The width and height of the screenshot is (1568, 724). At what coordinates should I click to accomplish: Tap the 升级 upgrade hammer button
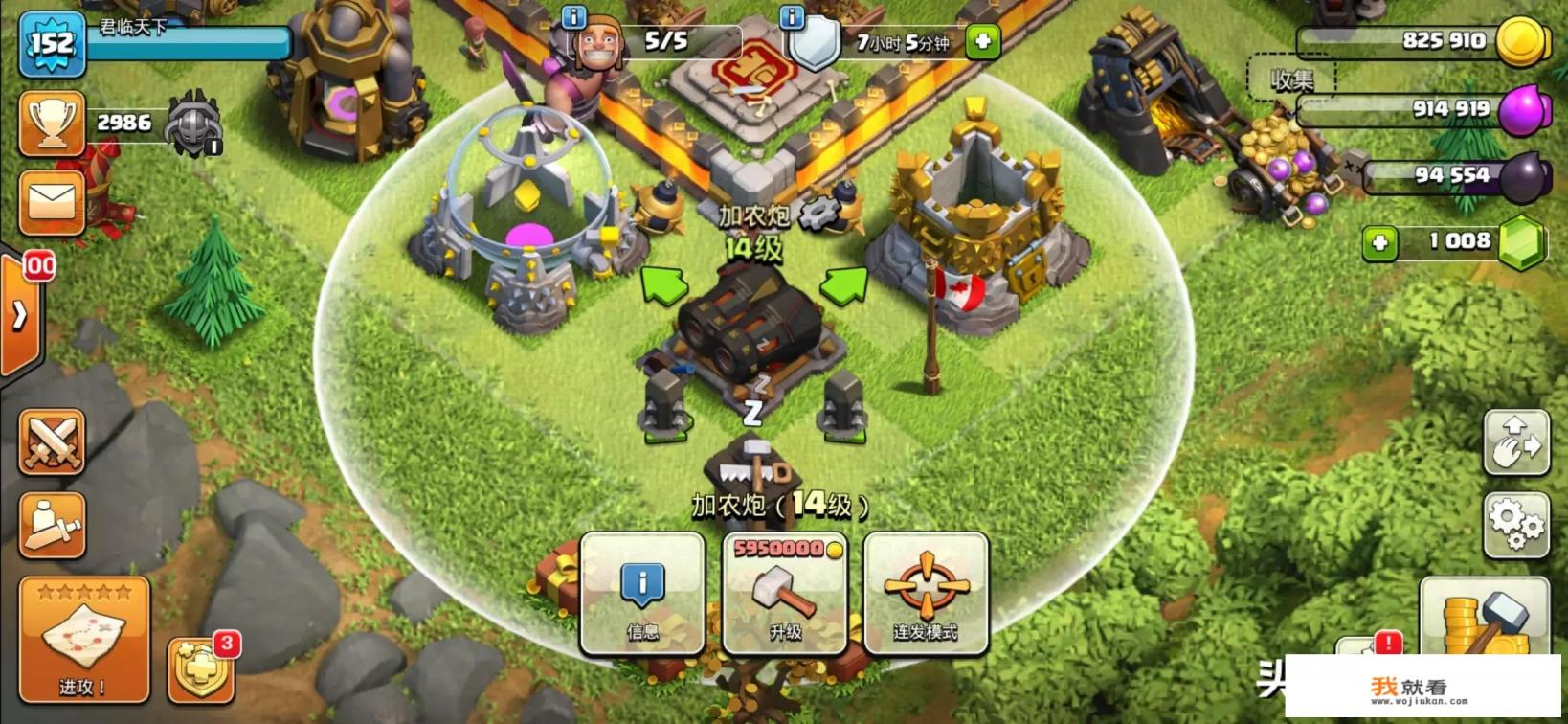(785, 594)
